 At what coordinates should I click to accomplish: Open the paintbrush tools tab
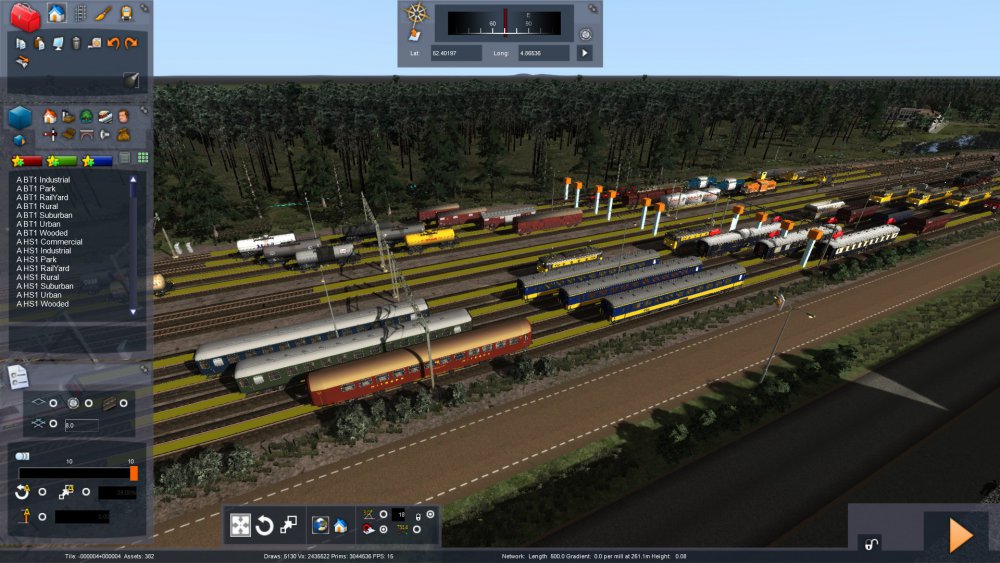pos(103,13)
